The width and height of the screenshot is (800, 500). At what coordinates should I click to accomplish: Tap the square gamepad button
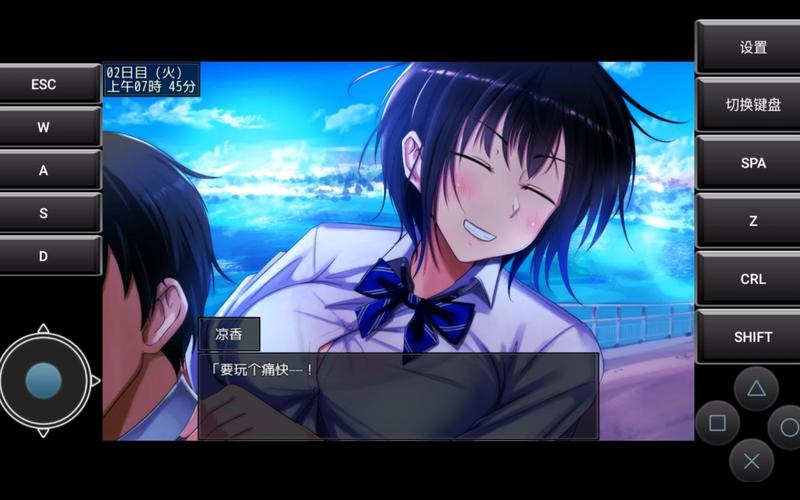click(x=717, y=424)
